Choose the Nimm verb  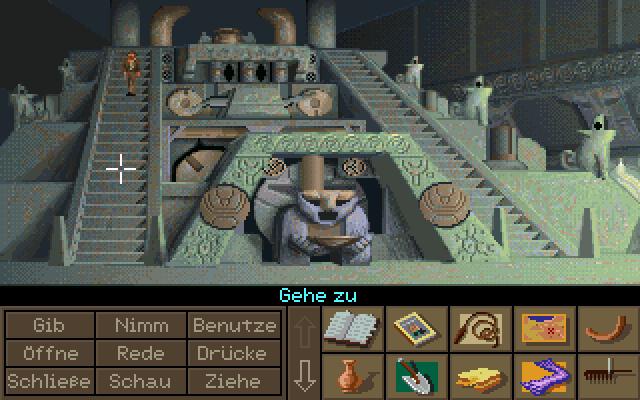pos(141,325)
